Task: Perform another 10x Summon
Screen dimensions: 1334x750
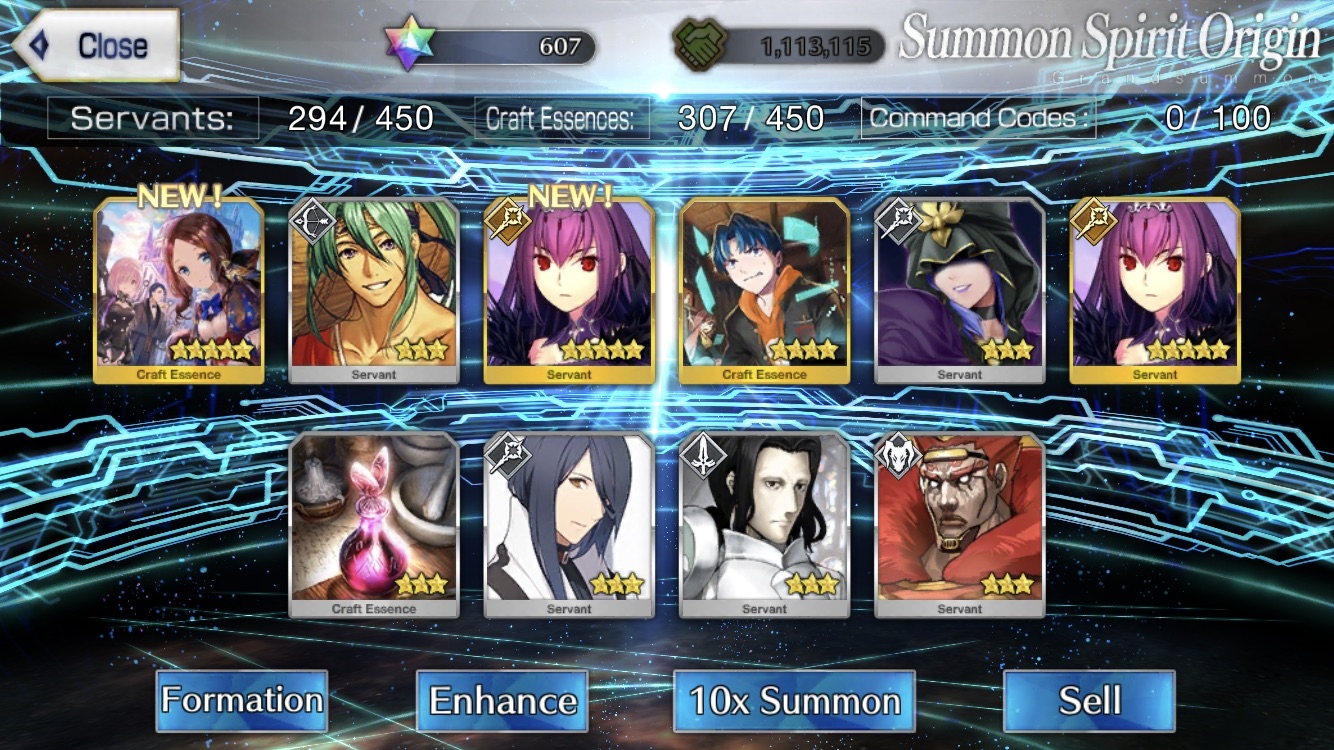Action: coord(794,700)
